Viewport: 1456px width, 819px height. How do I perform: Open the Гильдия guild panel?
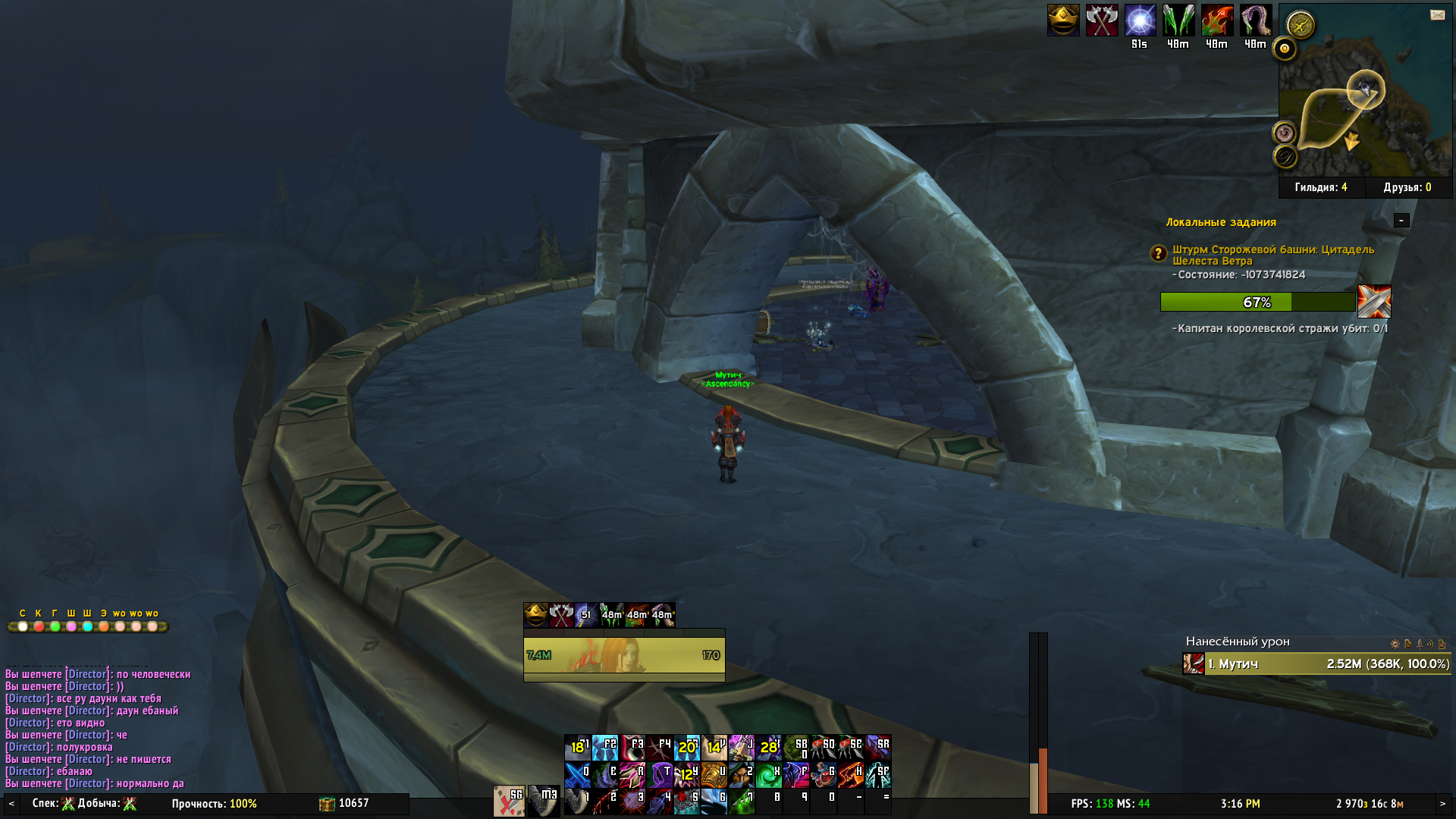(1321, 187)
